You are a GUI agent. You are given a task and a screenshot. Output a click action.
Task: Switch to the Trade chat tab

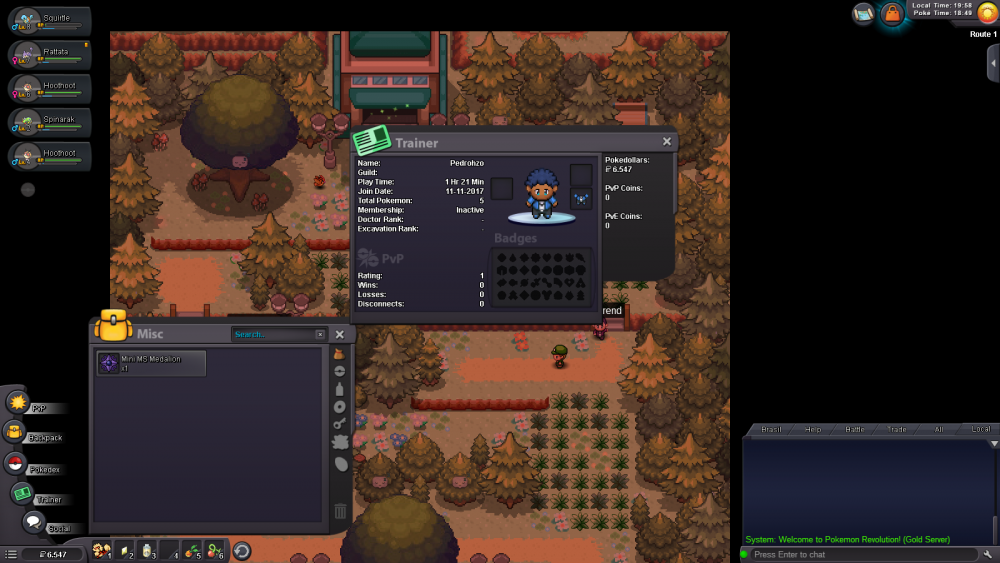point(897,429)
